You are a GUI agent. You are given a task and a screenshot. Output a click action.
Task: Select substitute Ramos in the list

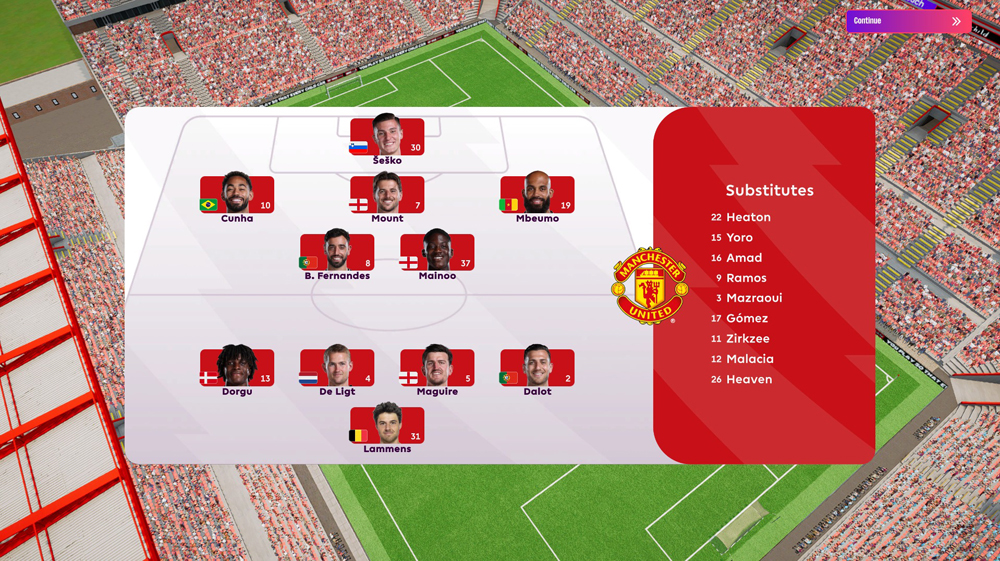(x=746, y=278)
